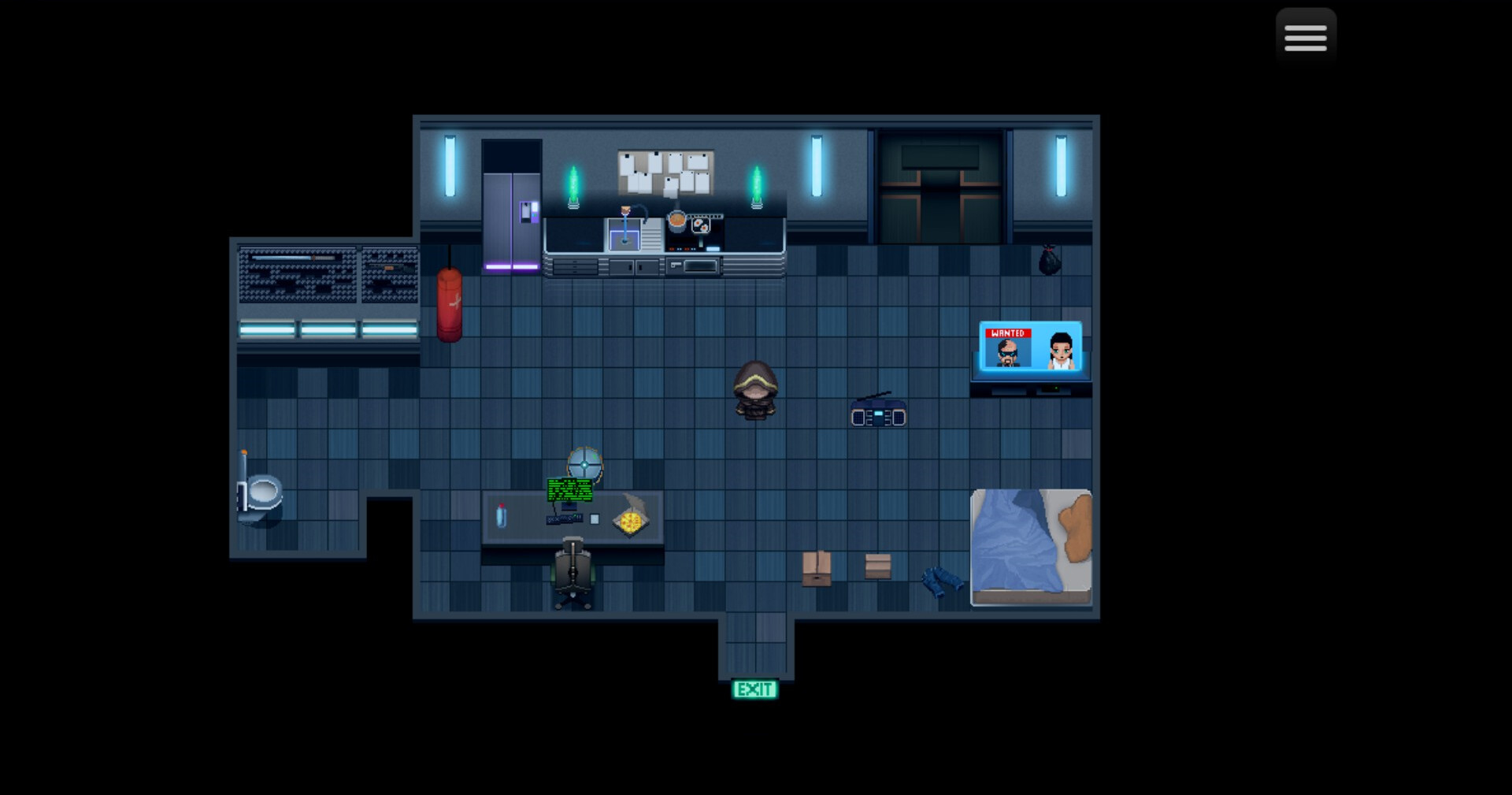Image resolution: width=1512 pixels, height=795 pixels.
Task: Click the green EXIT sign at the doorway
Action: coord(755,689)
